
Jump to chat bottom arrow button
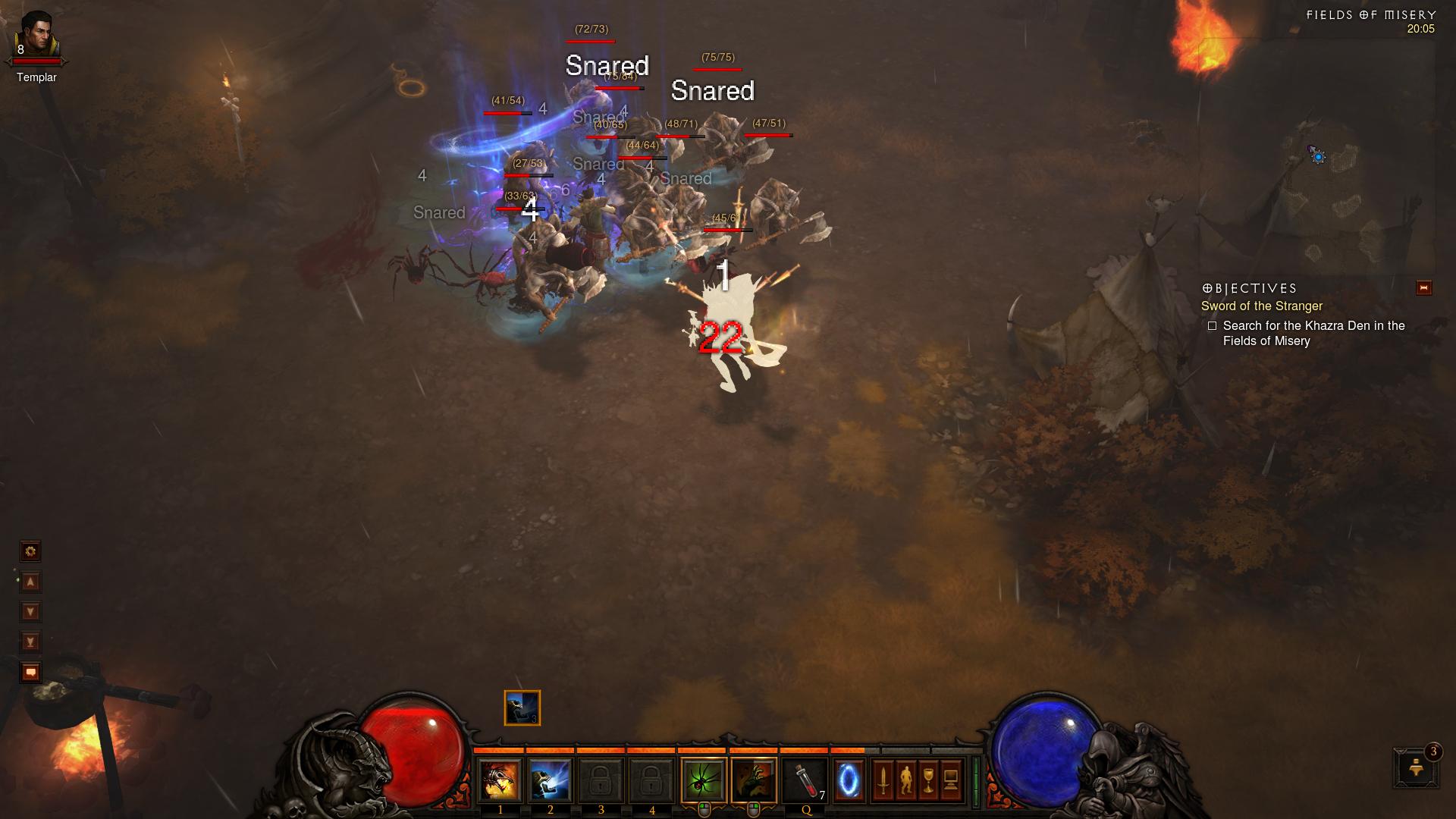(30, 642)
